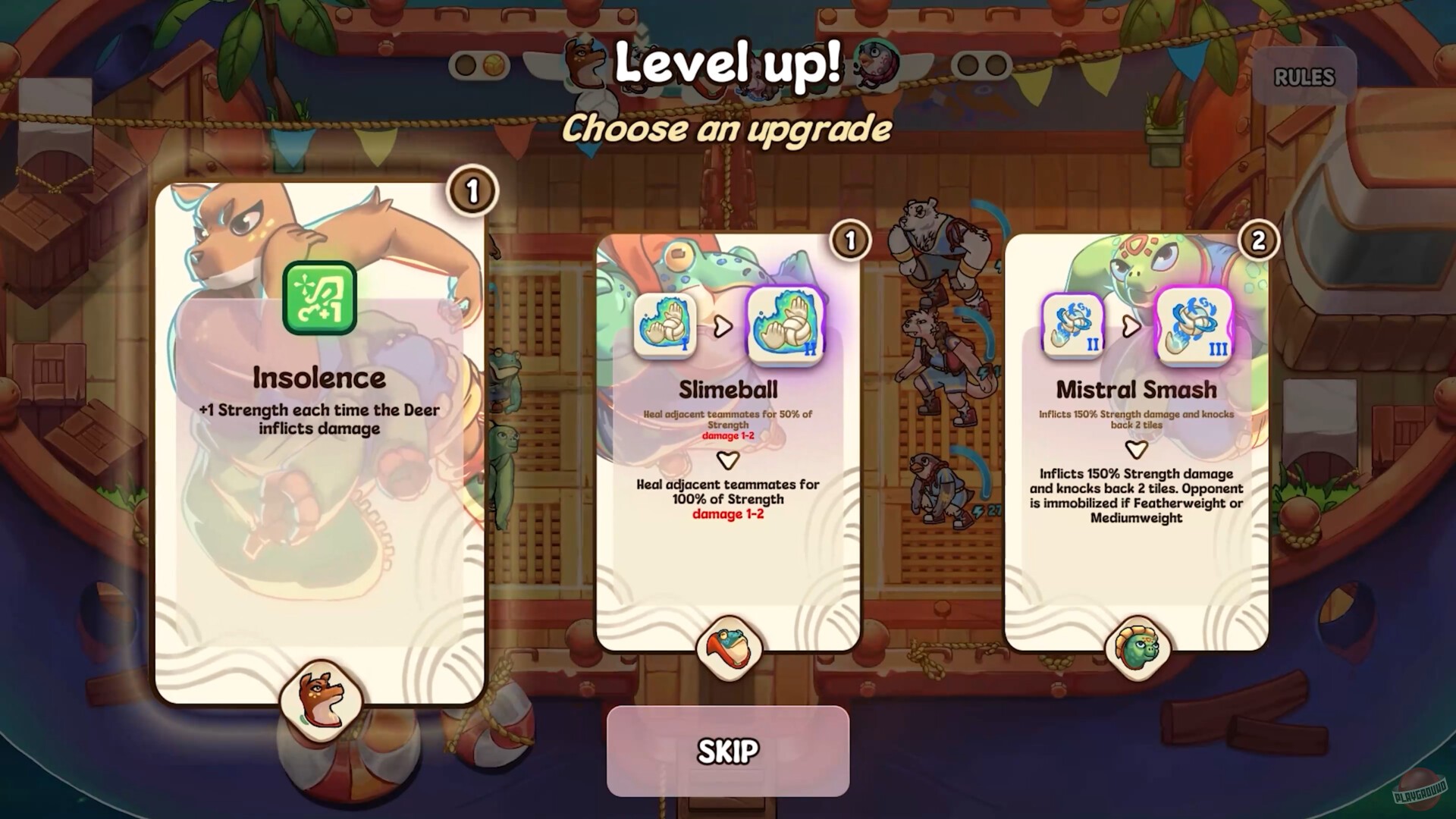
Task: Click the upgraded Slimeball tier II icon
Action: (785, 326)
